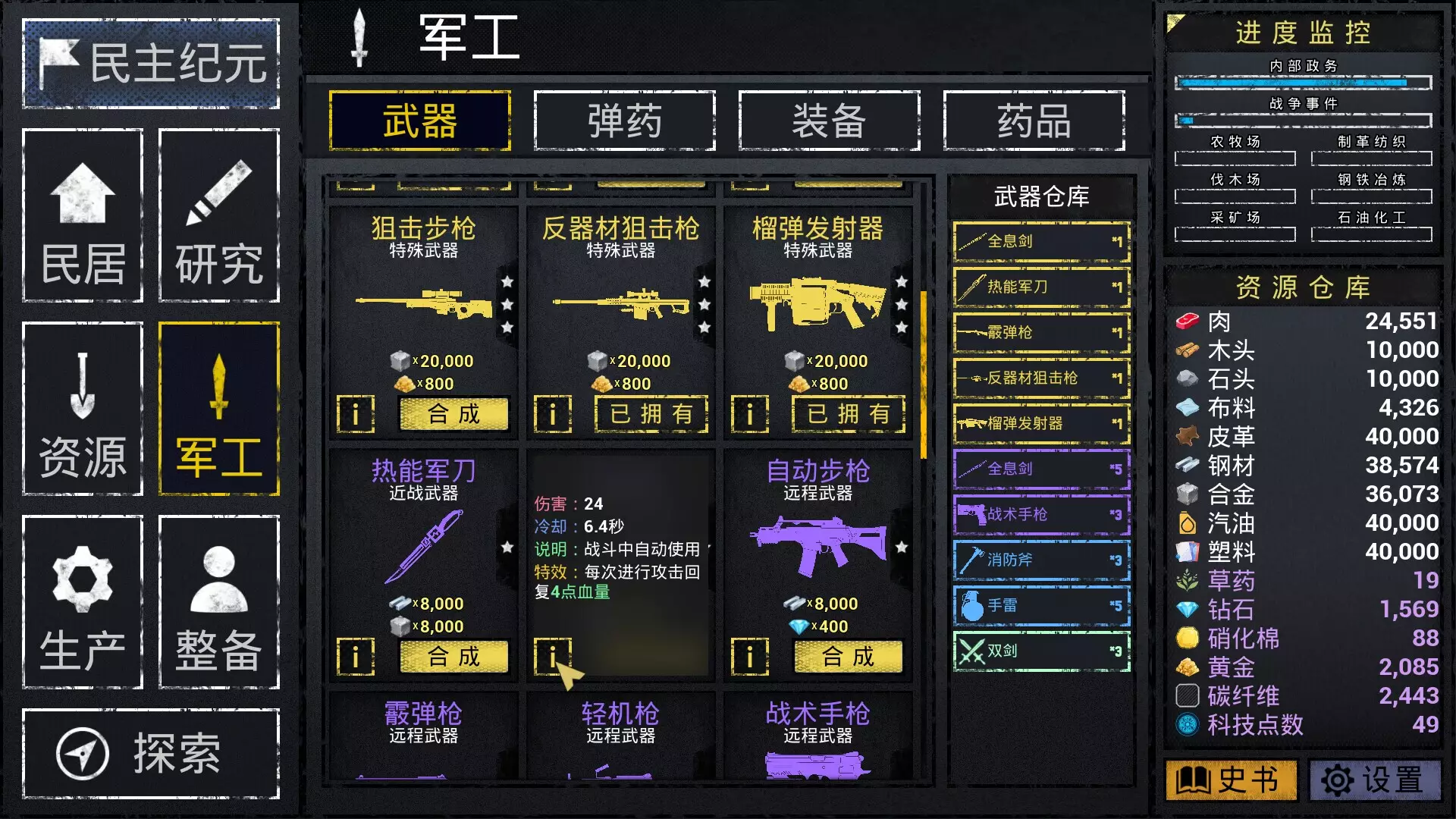This screenshot has width=1456, height=819.
Task: Craft the 狙击步枪 with the 合成 button
Action: pyautogui.click(x=453, y=414)
